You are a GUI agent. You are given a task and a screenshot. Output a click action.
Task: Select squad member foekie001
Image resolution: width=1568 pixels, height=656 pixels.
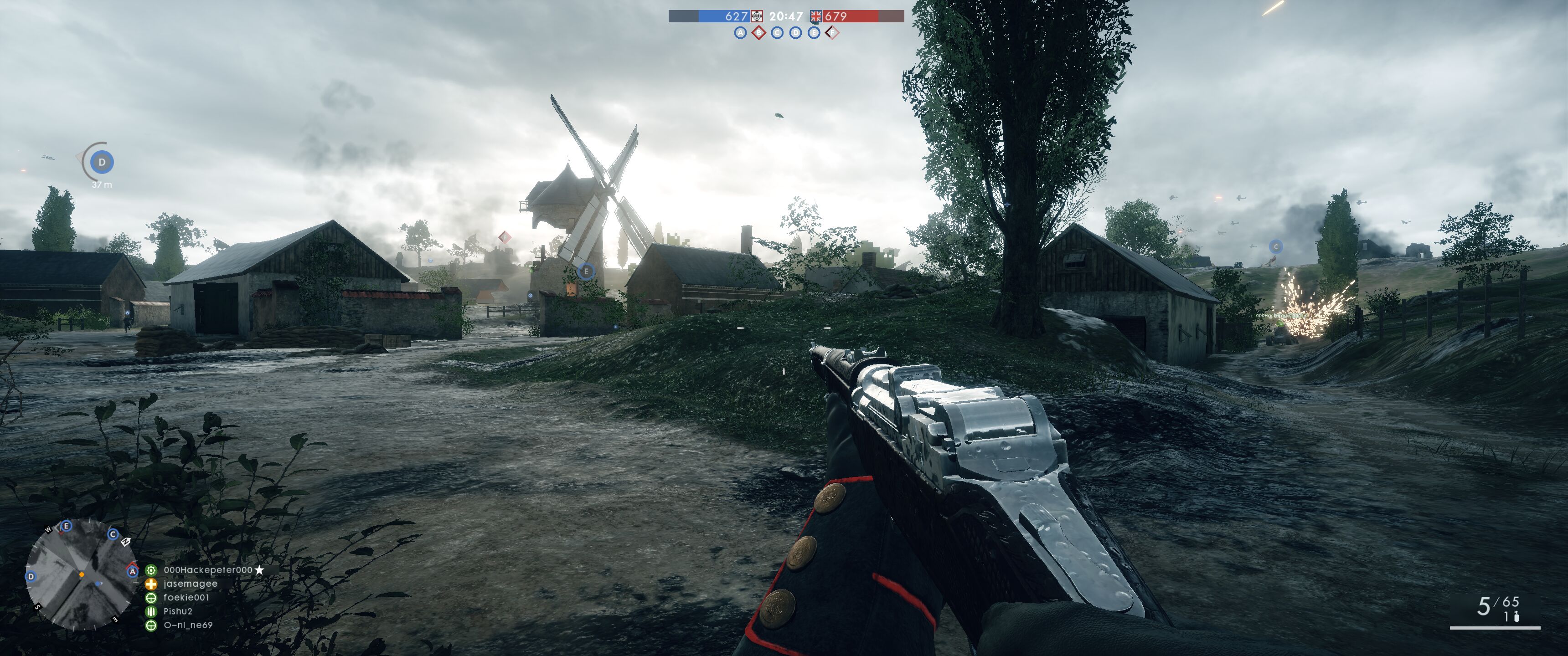point(186,598)
